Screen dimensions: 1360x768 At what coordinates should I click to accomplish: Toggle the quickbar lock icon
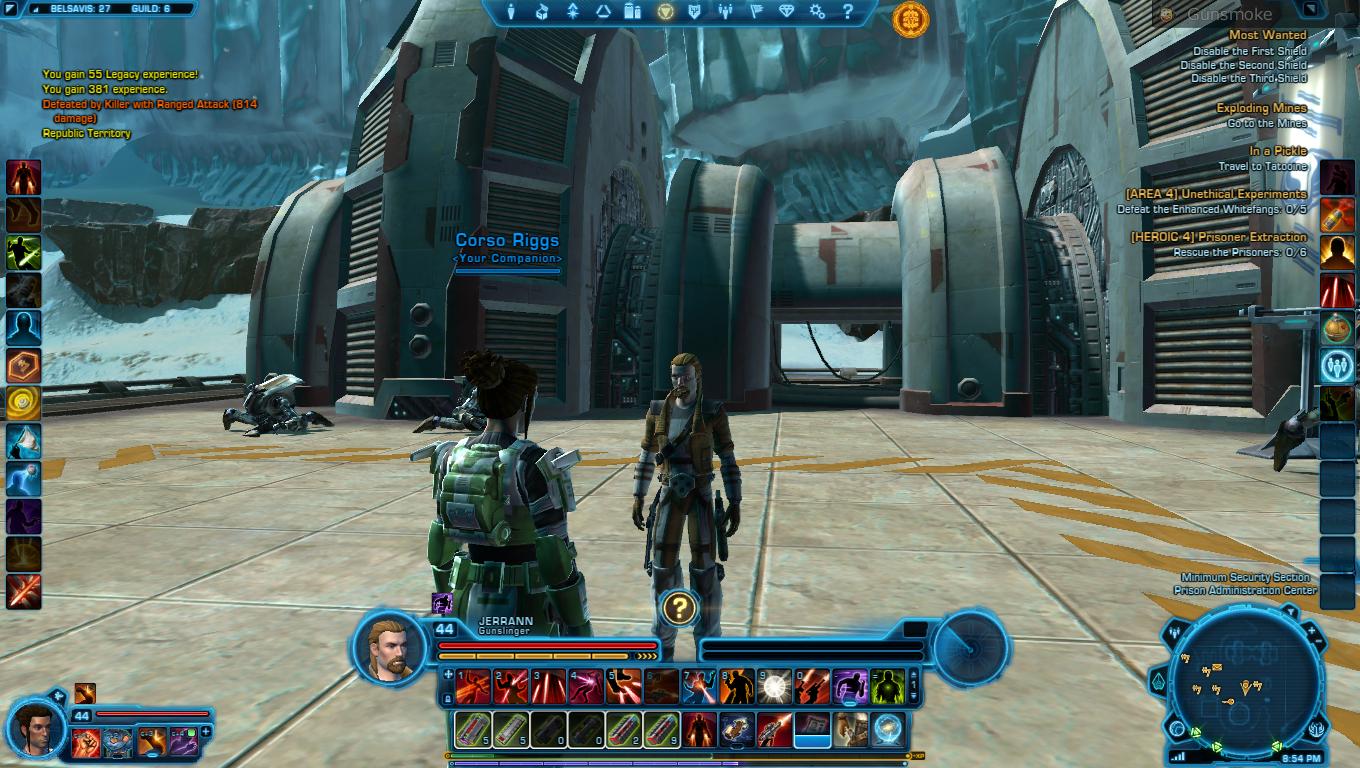pos(447,700)
